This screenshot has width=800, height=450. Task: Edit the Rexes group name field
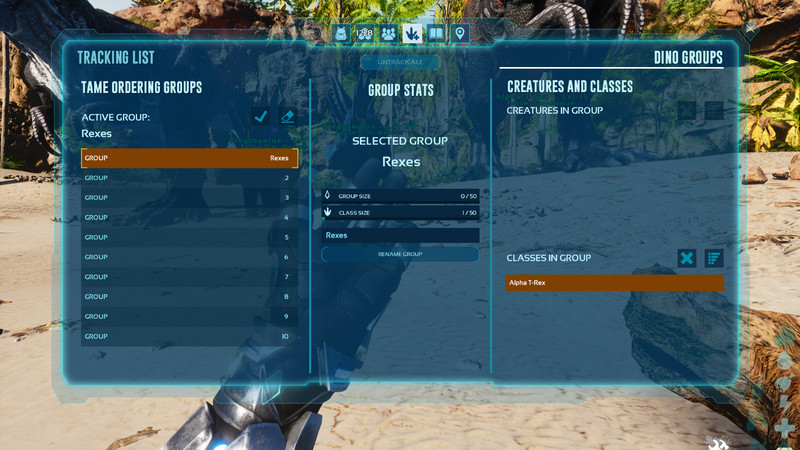[x=400, y=235]
